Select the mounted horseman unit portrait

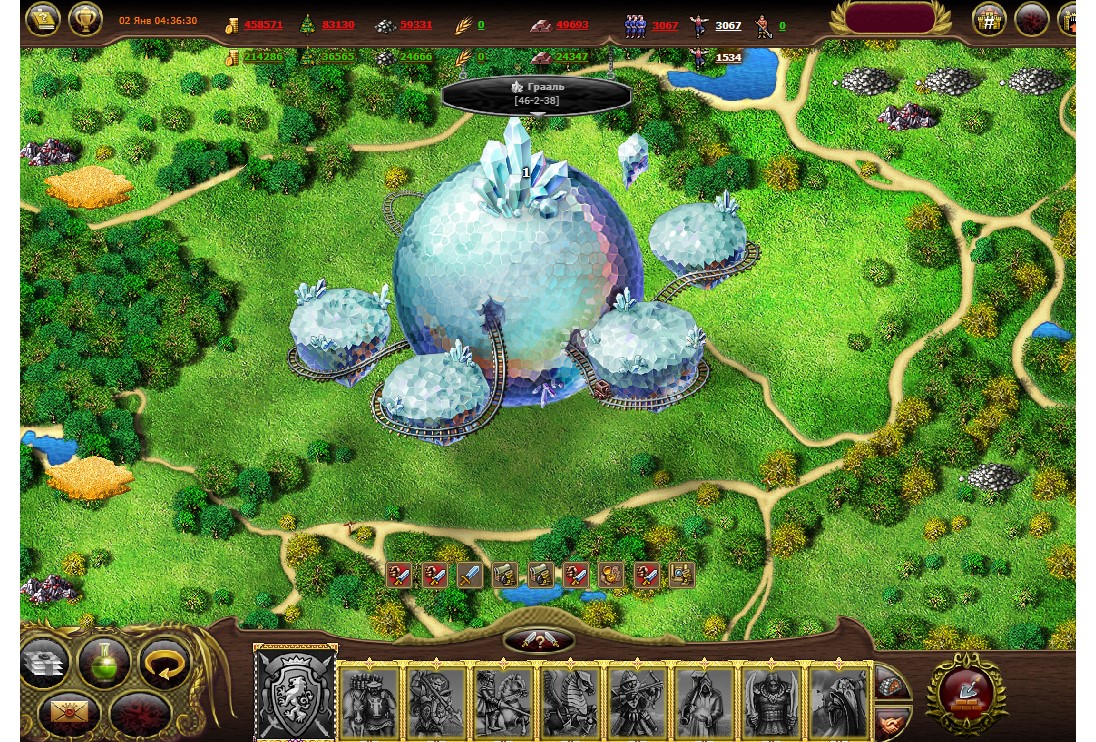tap(503, 700)
